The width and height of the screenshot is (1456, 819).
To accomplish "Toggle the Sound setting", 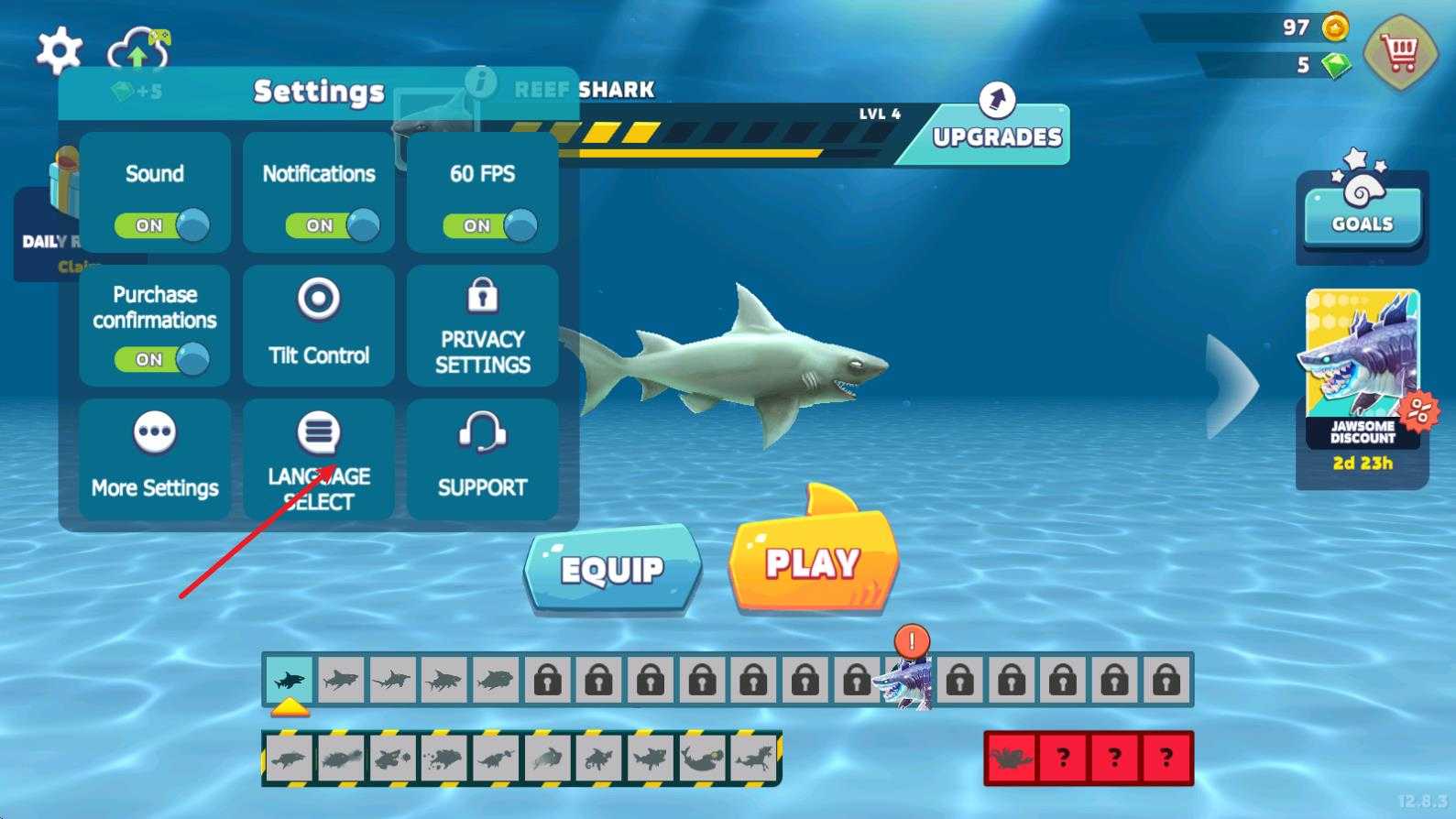I will 161,225.
